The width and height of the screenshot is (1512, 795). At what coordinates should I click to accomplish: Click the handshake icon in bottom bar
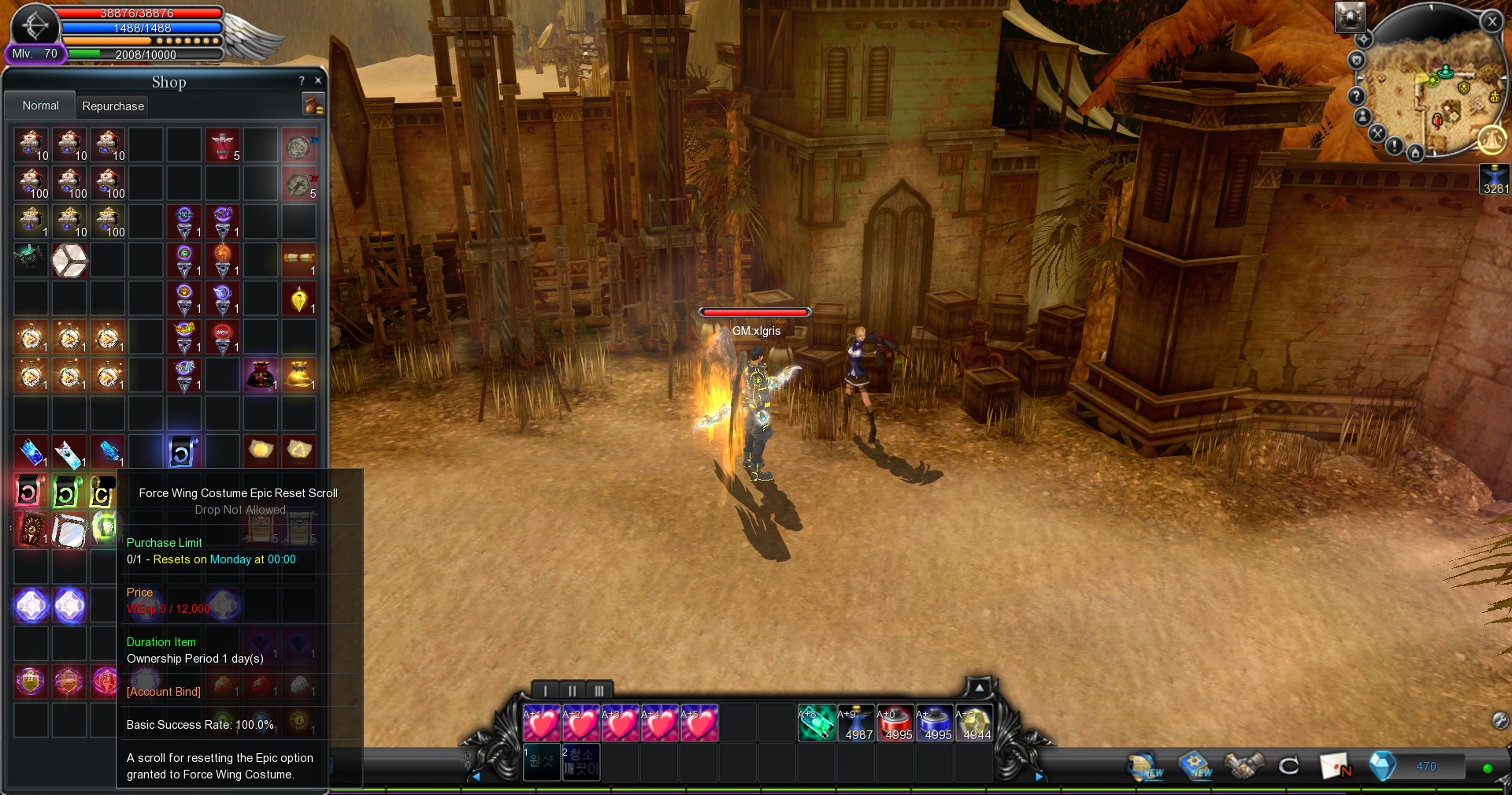coord(1243,766)
